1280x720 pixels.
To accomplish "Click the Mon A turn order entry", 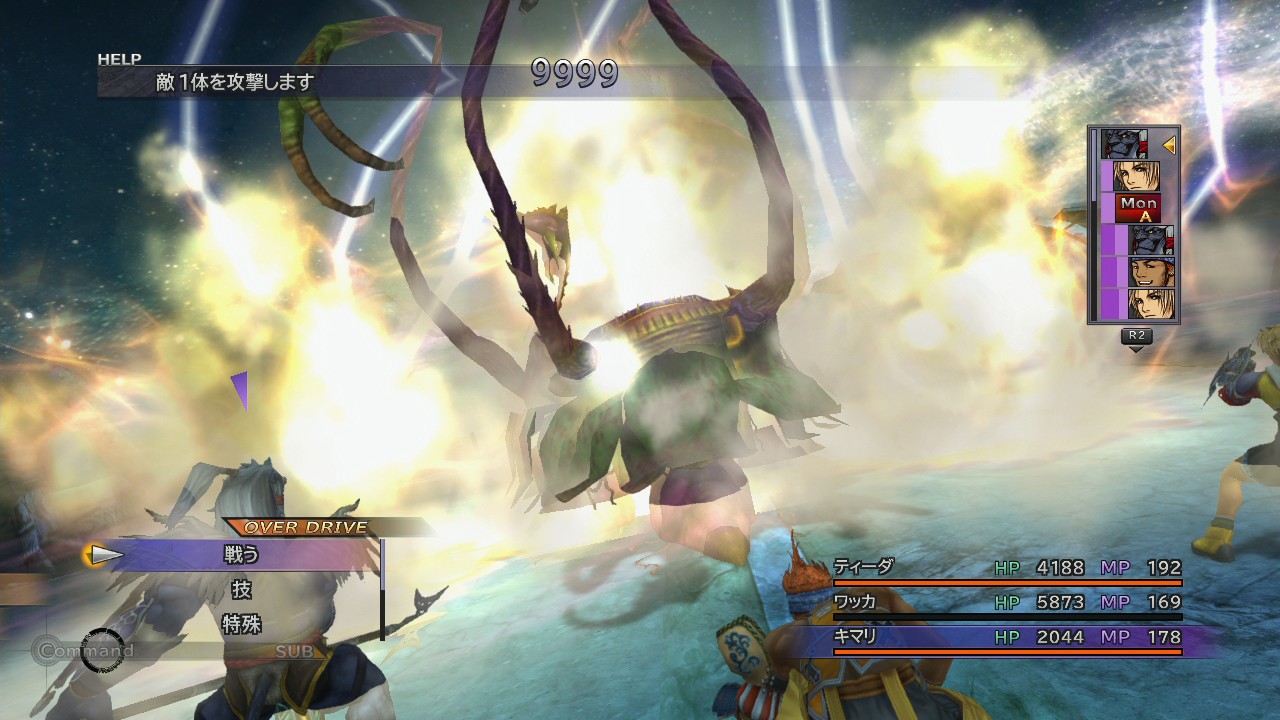I will tap(1138, 209).
